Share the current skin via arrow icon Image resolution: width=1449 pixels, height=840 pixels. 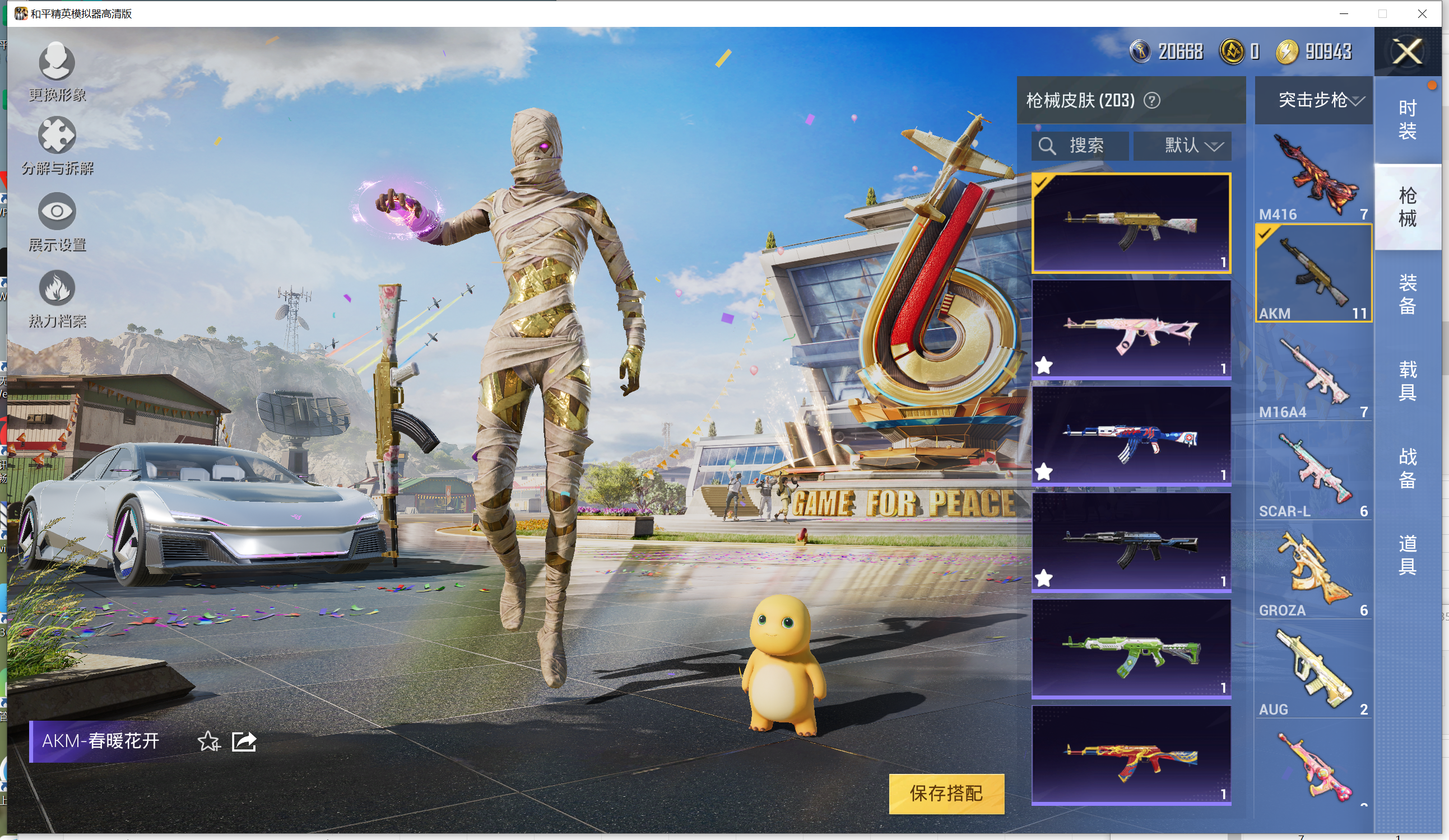(x=244, y=742)
